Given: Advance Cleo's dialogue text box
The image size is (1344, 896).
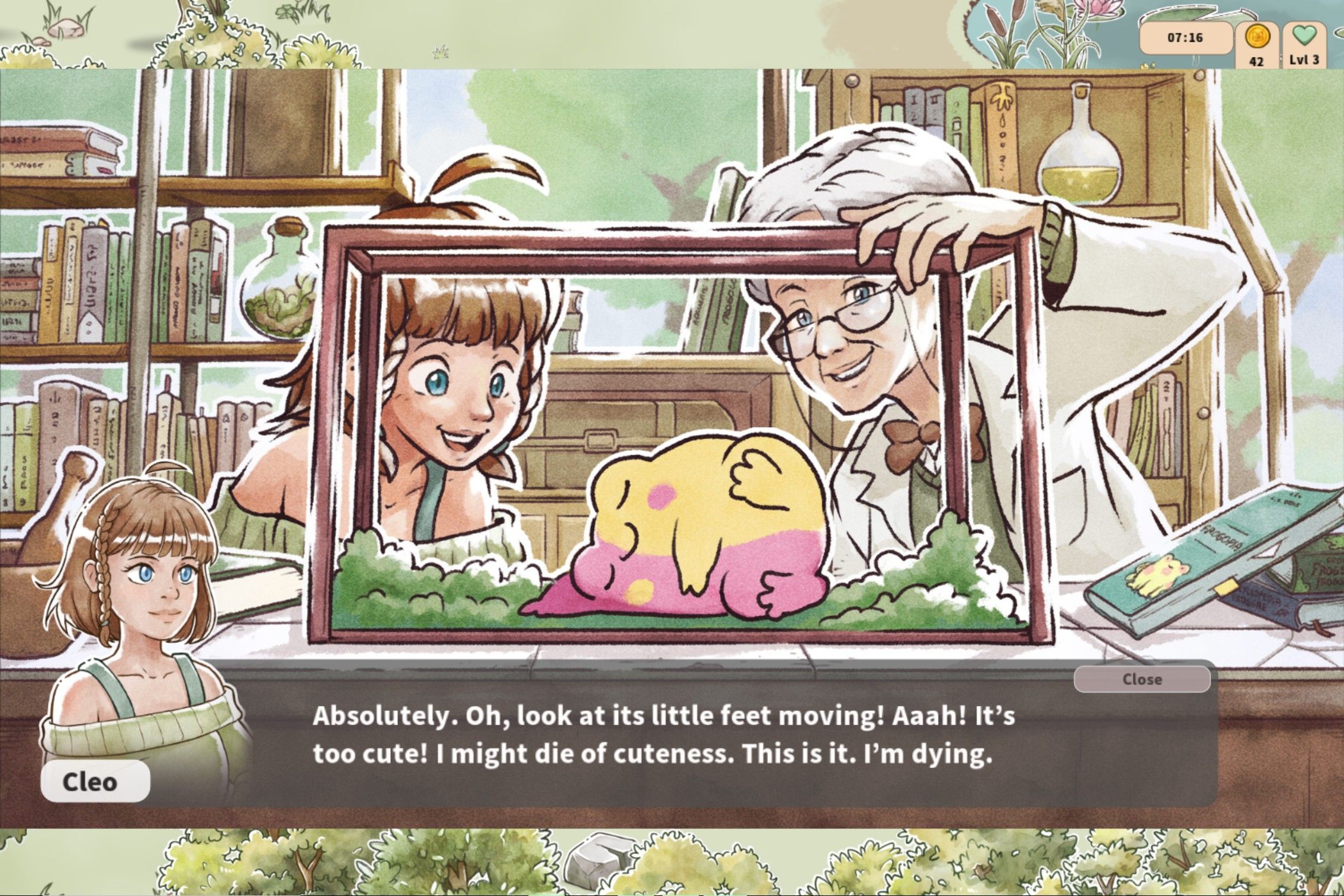Looking at the screenshot, I should click(655, 736).
